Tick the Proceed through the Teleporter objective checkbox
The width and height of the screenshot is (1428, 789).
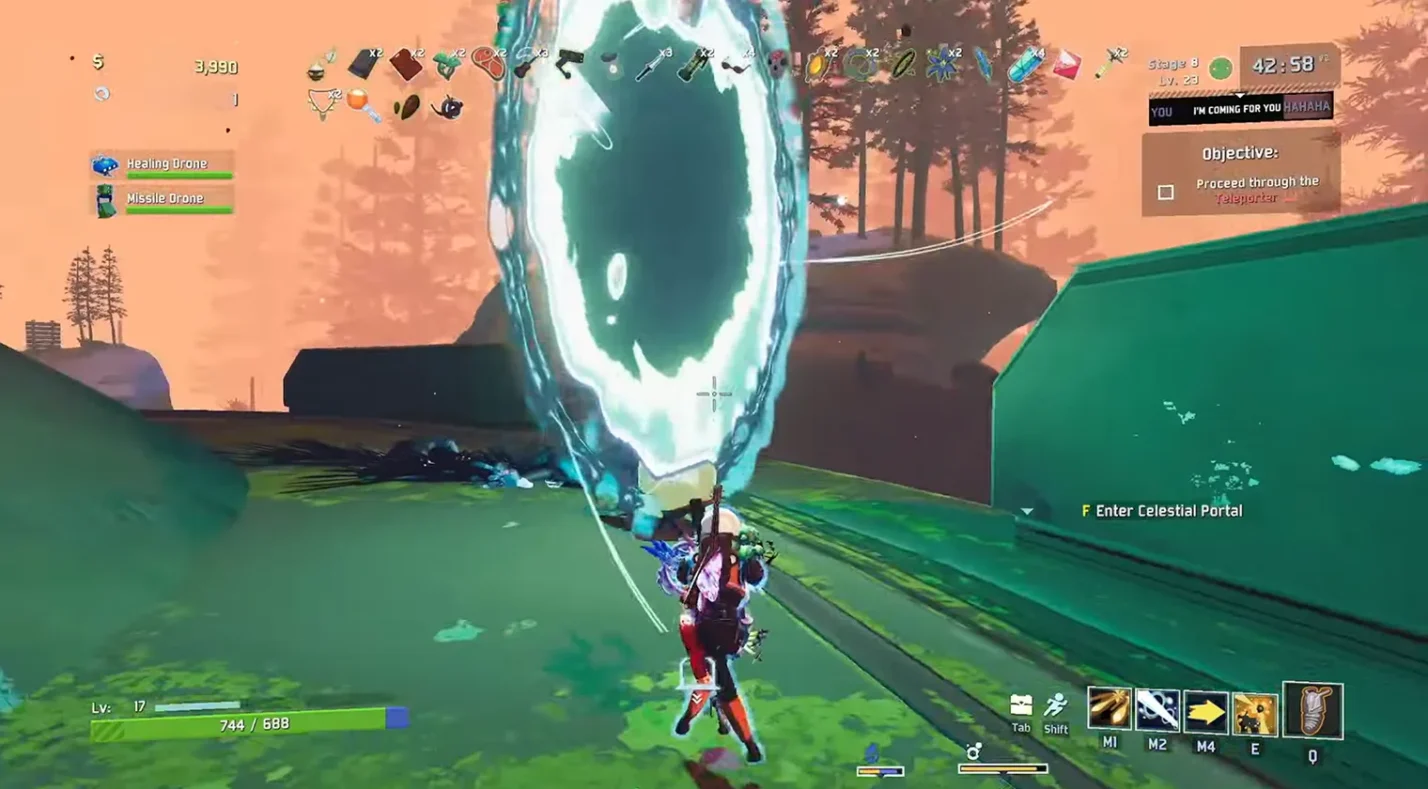point(1165,192)
